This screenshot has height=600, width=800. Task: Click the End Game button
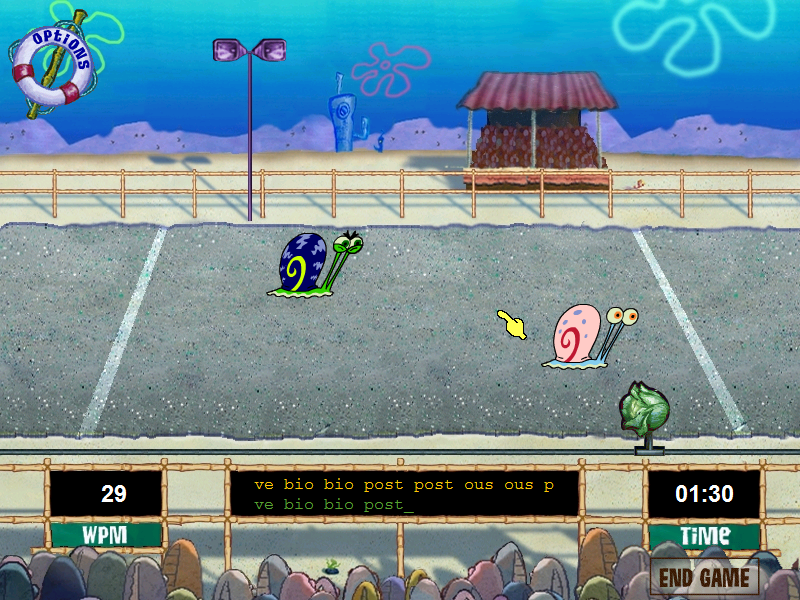click(704, 577)
